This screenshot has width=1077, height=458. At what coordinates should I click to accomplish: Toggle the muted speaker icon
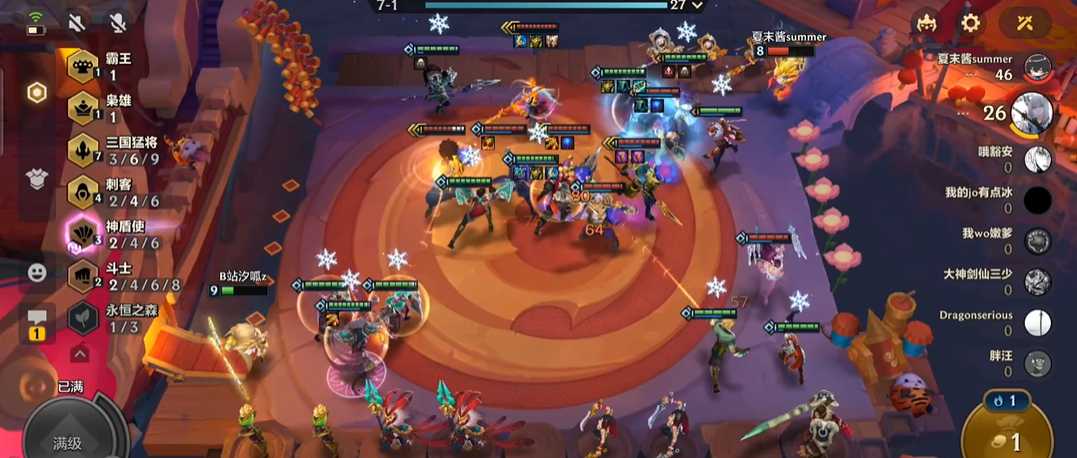76,21
